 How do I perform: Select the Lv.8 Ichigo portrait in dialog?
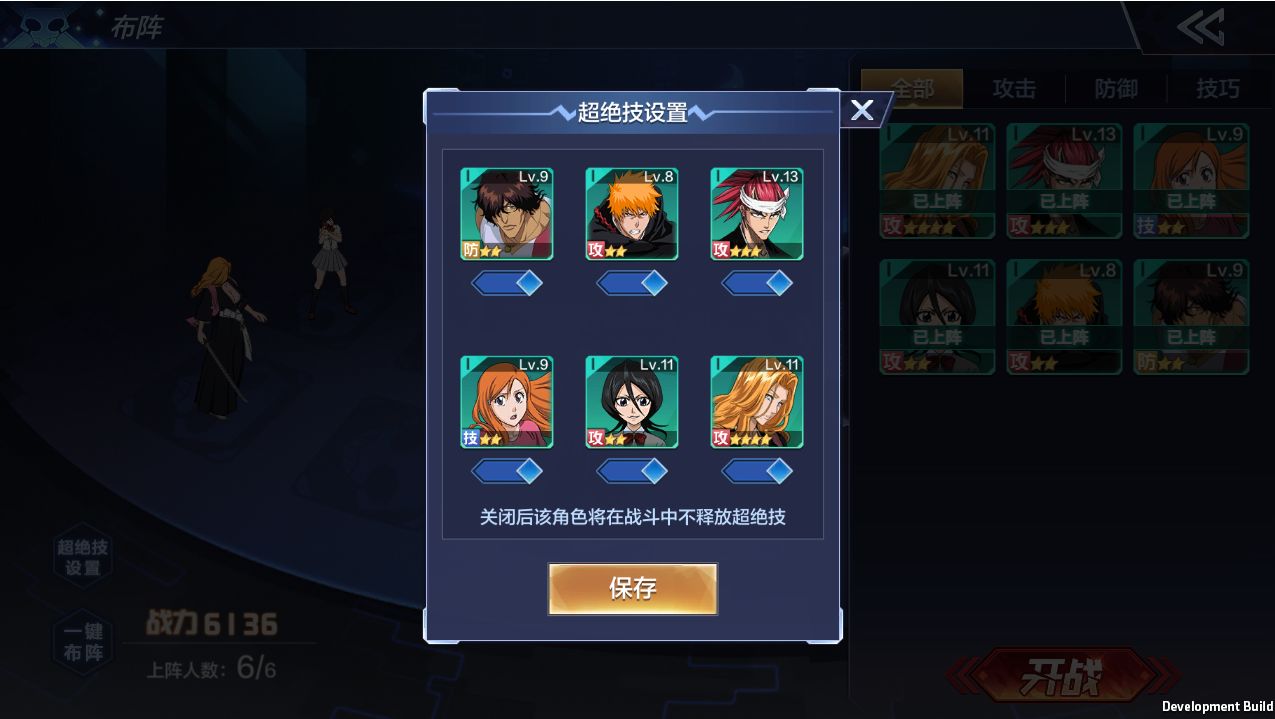pos(632,214)
